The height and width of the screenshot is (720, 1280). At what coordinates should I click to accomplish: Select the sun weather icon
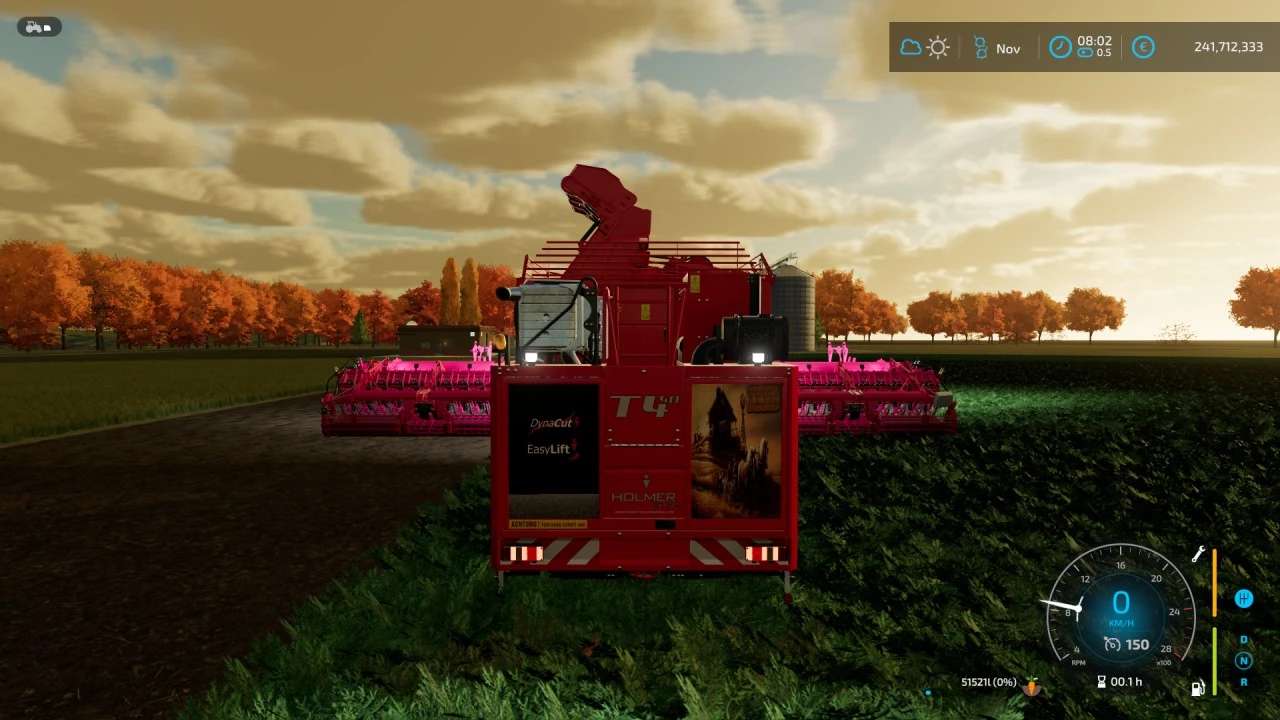click(937, 47)
